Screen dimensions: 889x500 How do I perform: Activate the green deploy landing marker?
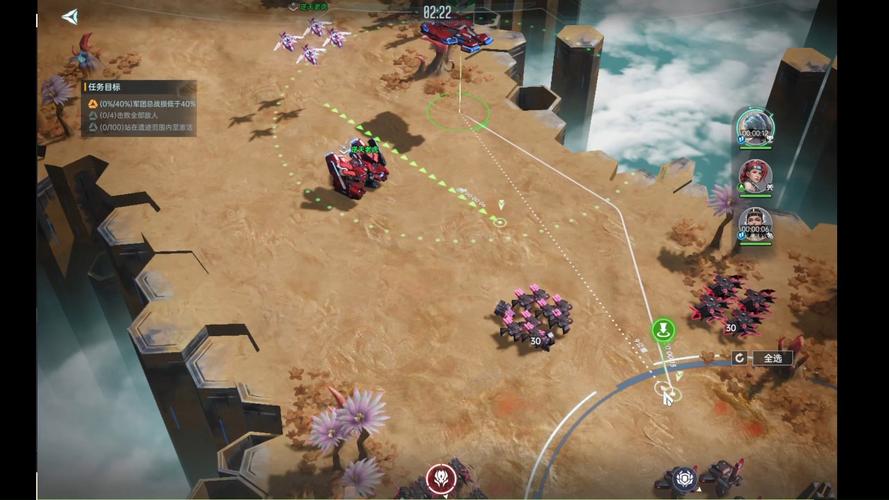click(x=664, y=330)
